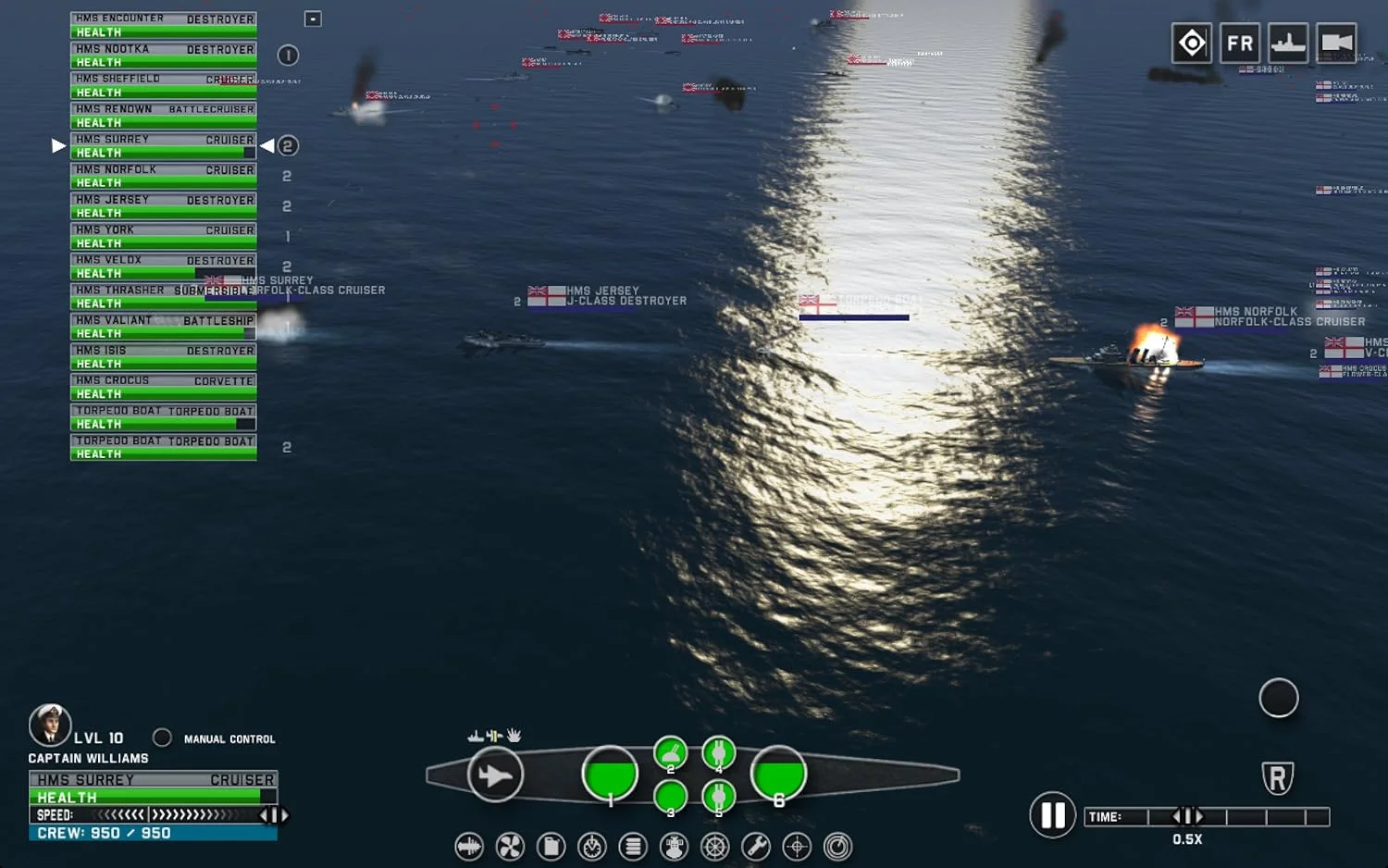Toggle the Manual Control option
The image size is (1388, 868).
(x=163, y=738)
